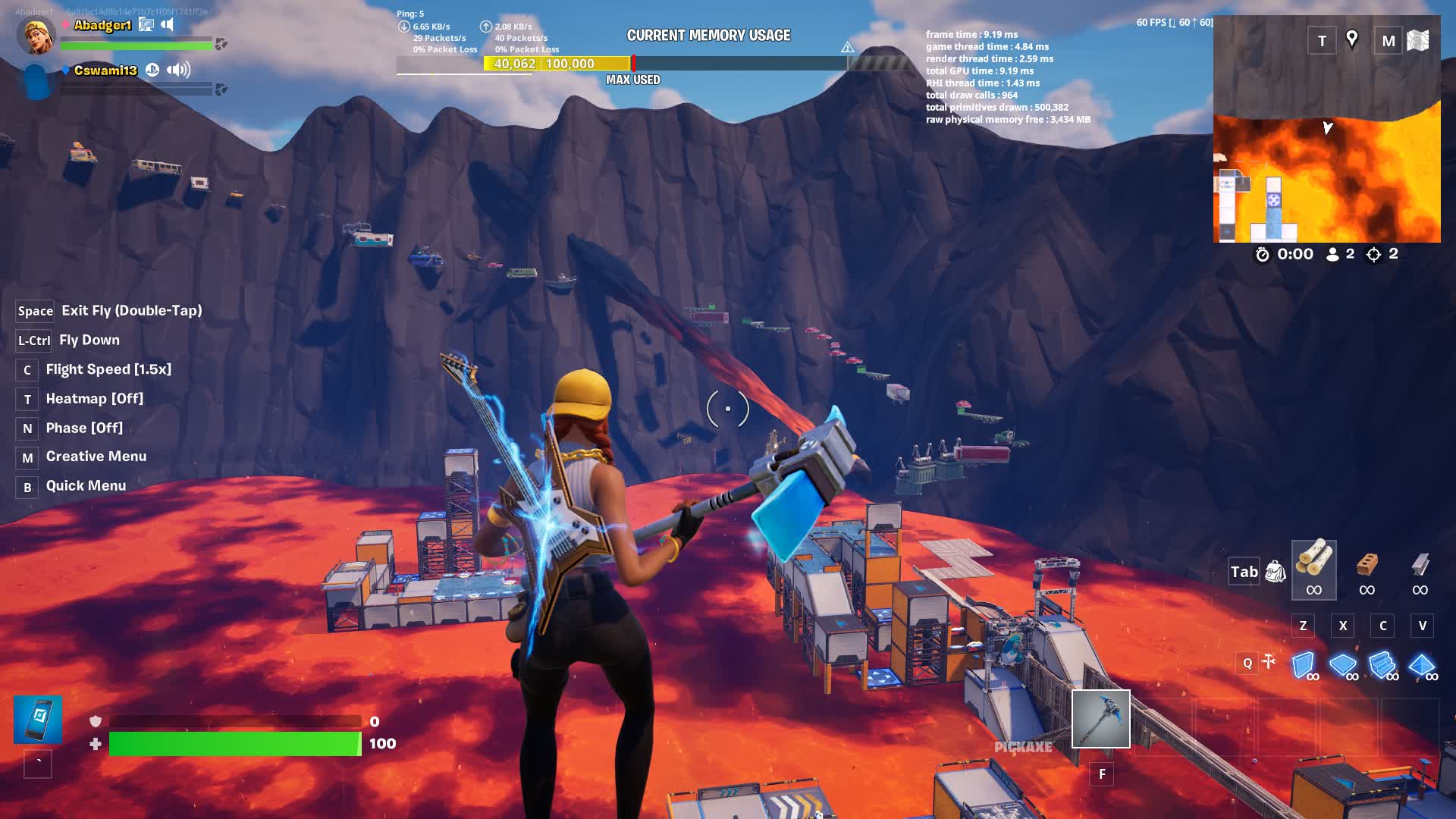Screen dimensions: 1456x819
Task: Select the floor building piece
Action: coord(1343,665)
